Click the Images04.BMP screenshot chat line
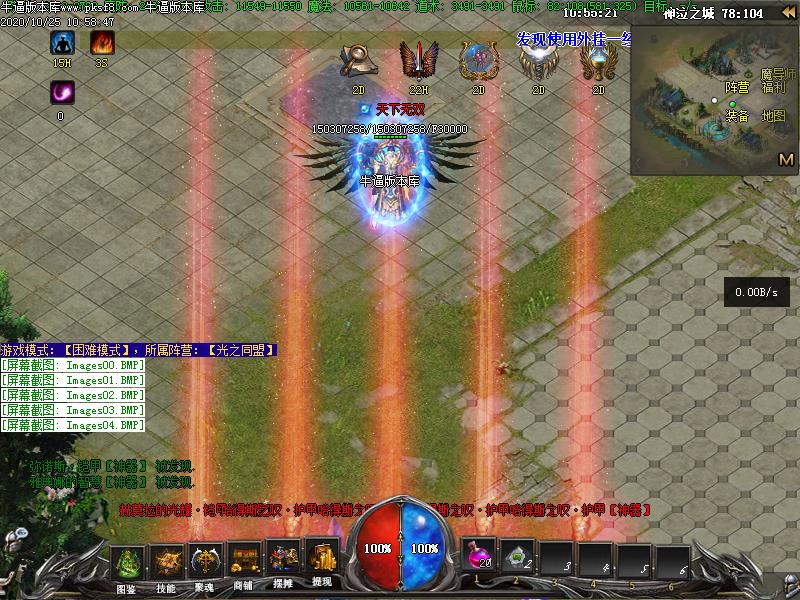Viewport: 800px width, 600px height. coord(73,425)
